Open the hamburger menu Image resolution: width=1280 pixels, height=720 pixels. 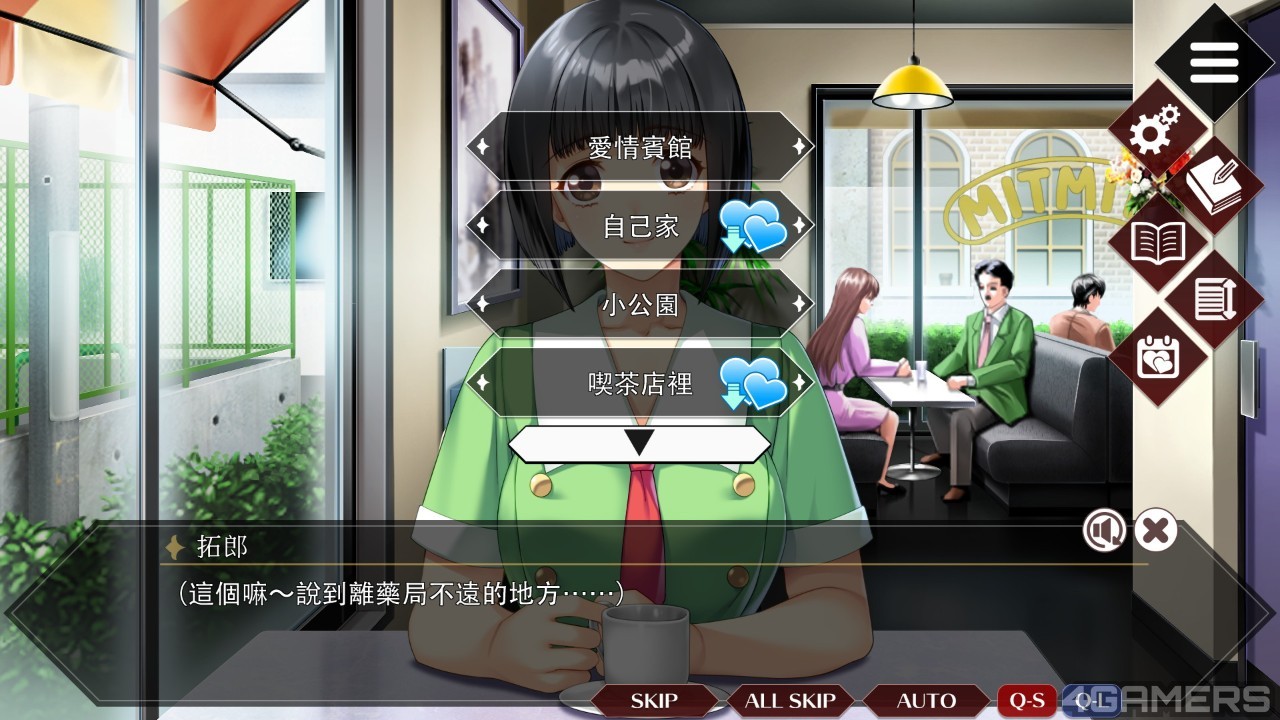click(1213, 60)
